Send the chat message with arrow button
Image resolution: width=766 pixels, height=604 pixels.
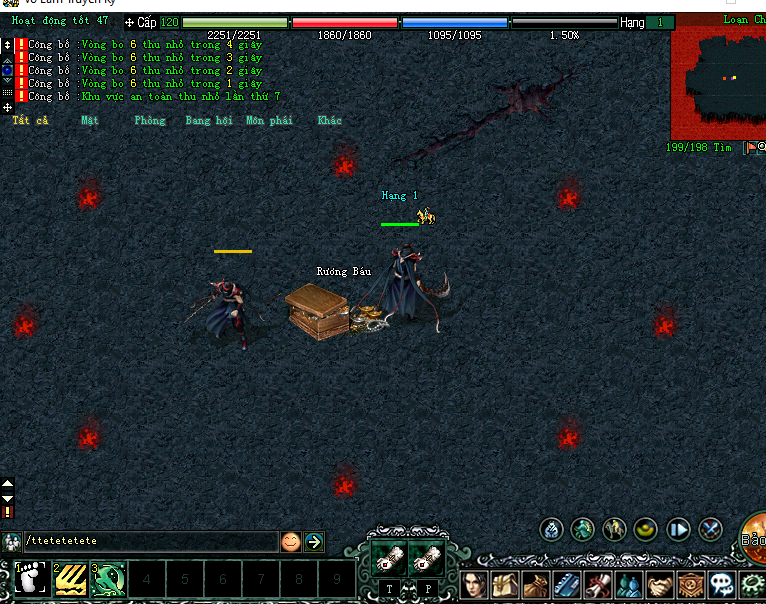[314, 541]
